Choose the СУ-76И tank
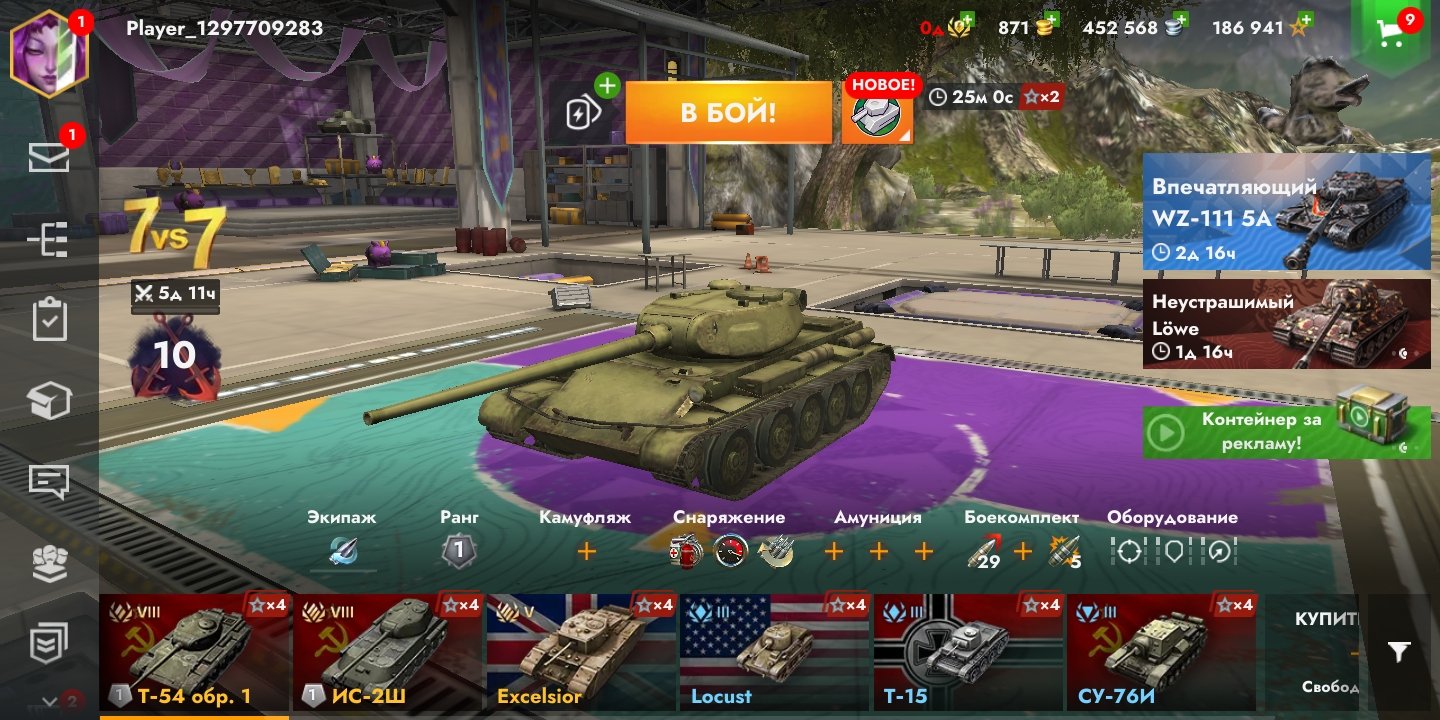The width and height of the screenshot is (1440, 720). 1161,652
